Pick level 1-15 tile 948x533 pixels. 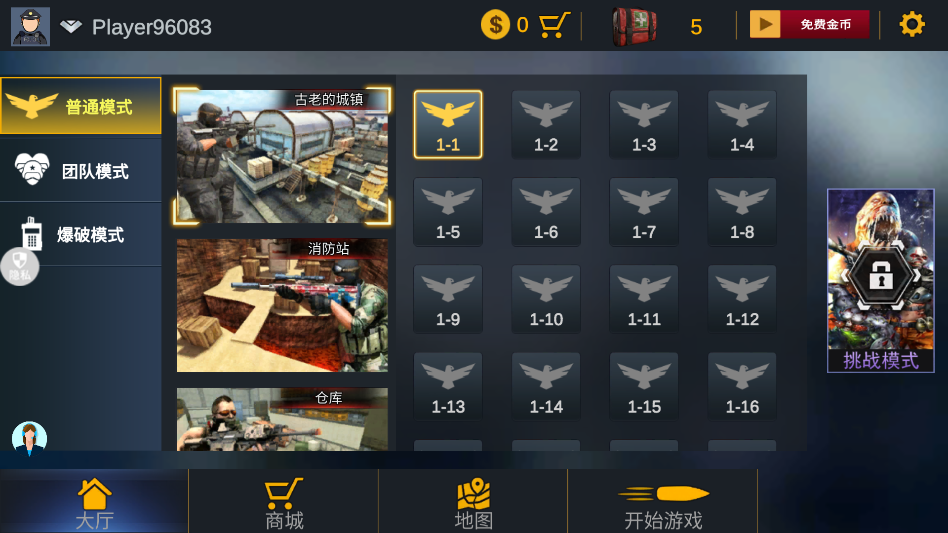click(644, 387)
